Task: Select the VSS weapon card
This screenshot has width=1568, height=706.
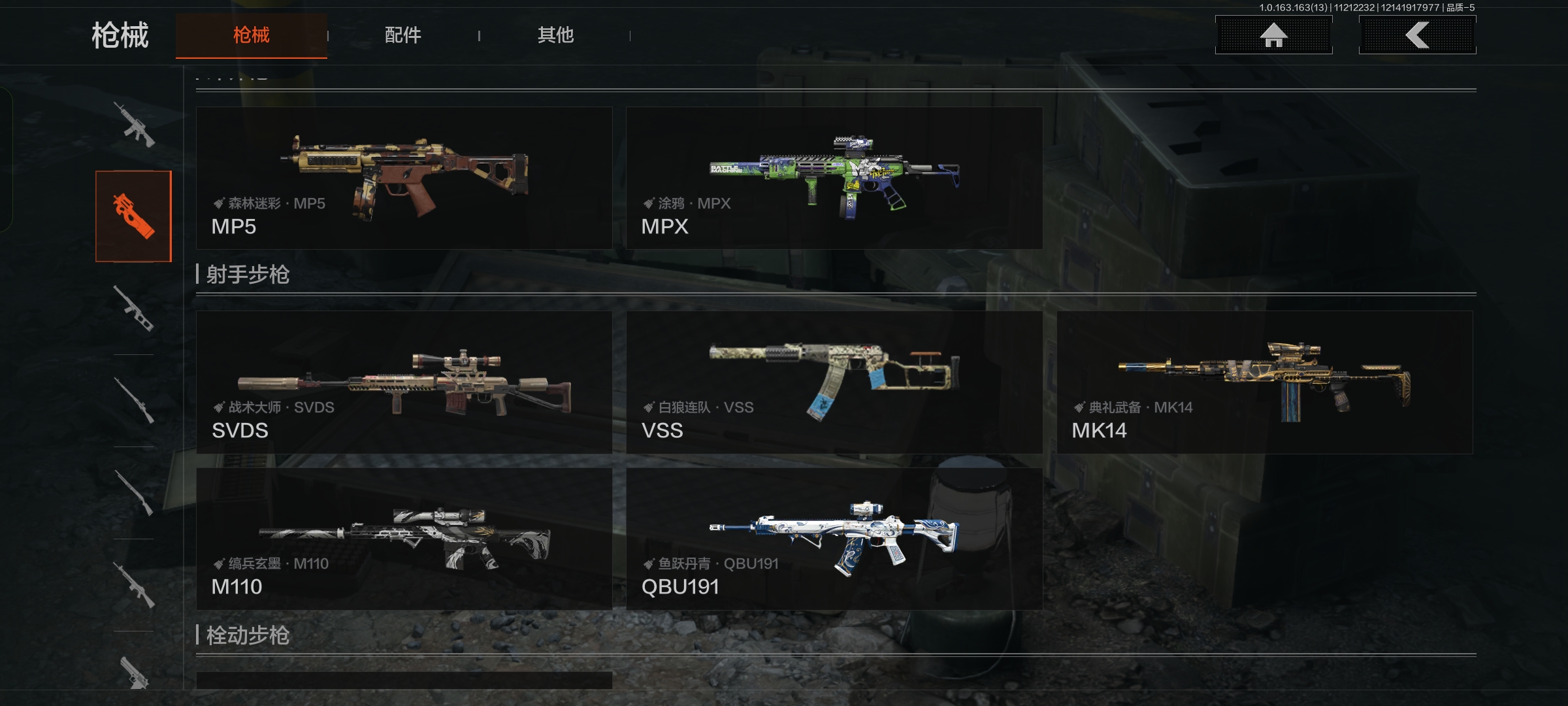Action: (x=834, y=382)
